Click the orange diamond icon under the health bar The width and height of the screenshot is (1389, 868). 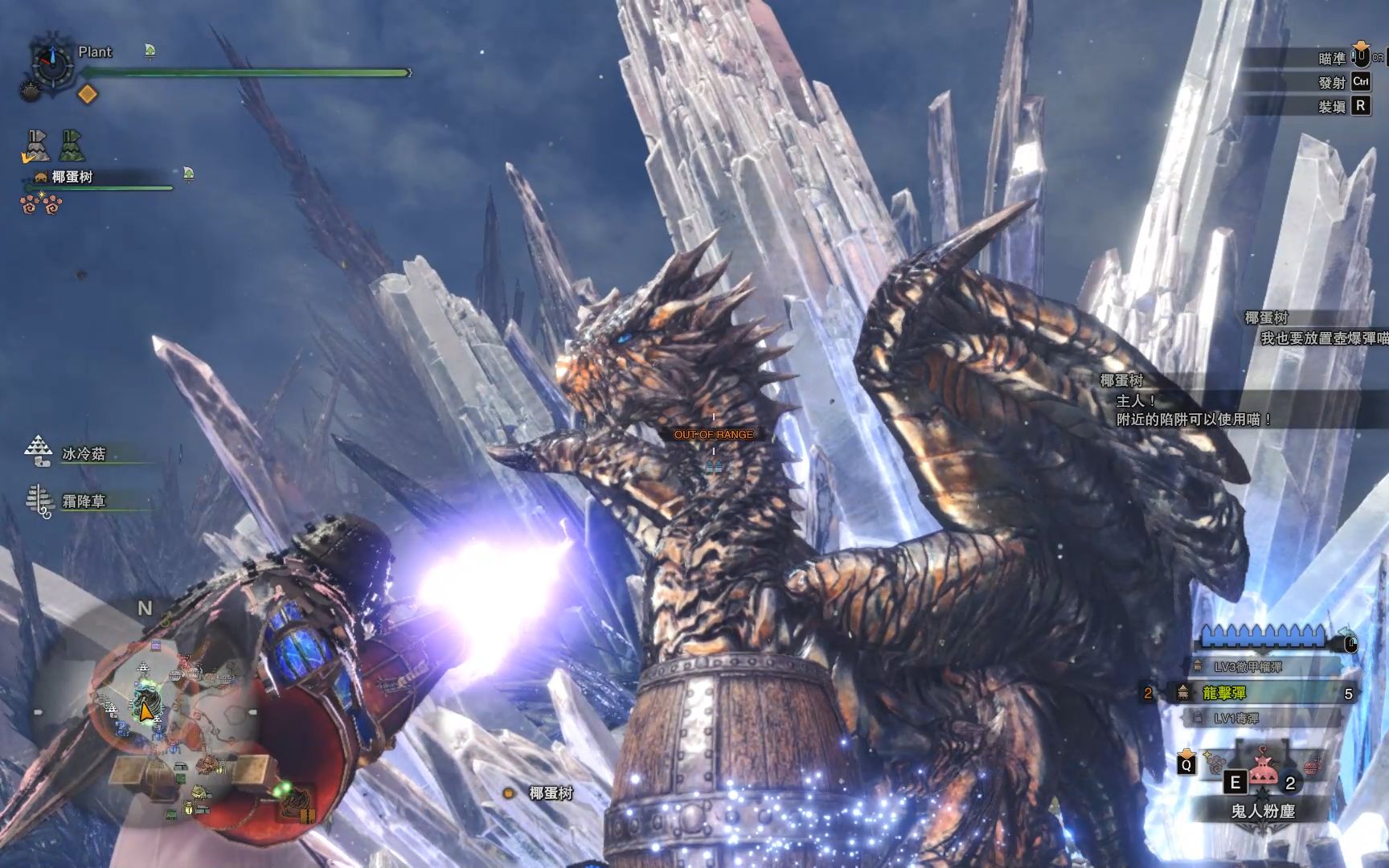[87, 94]
